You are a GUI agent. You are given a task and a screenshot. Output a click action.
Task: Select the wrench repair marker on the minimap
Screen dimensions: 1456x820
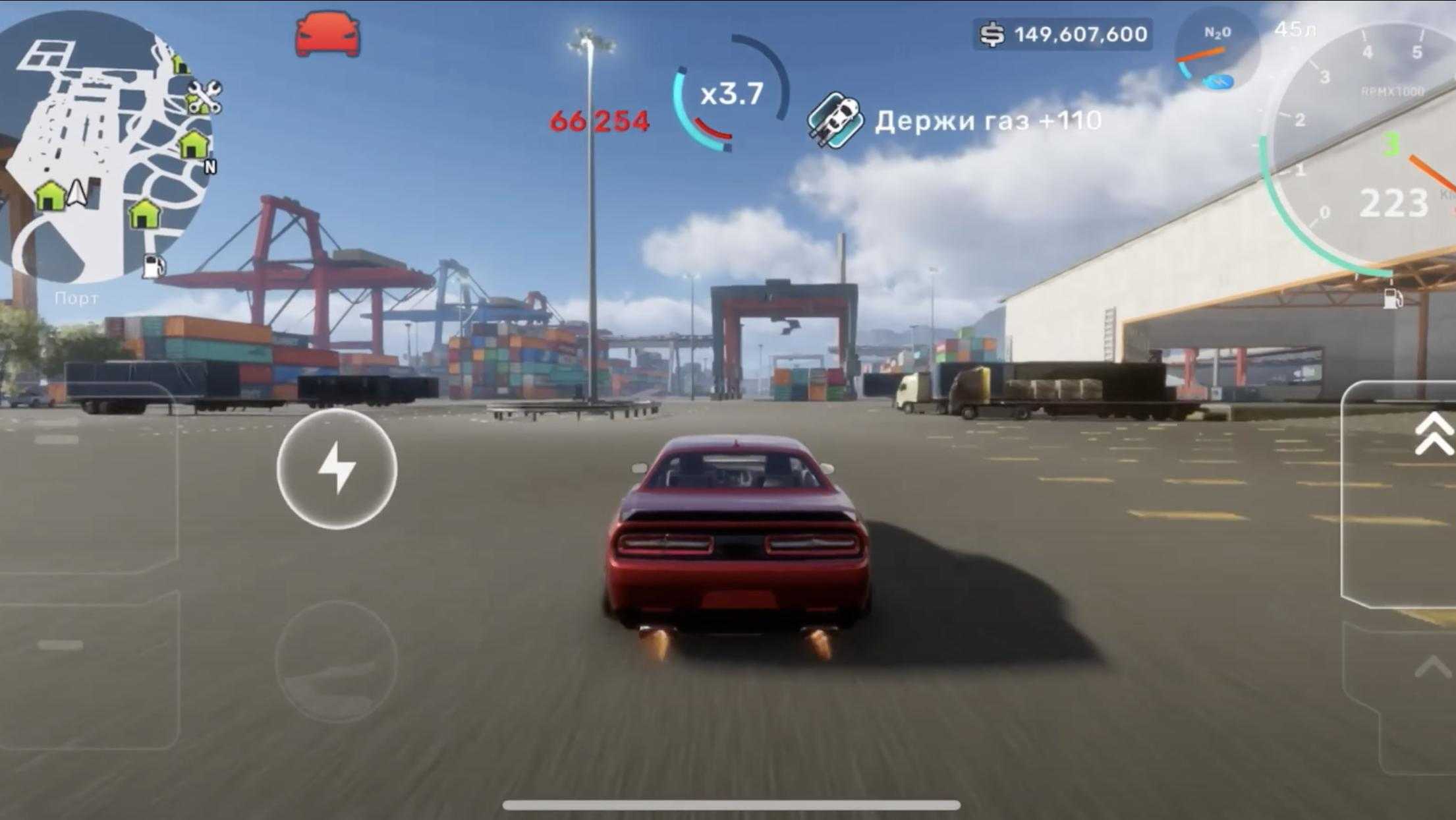coord(204,97)
